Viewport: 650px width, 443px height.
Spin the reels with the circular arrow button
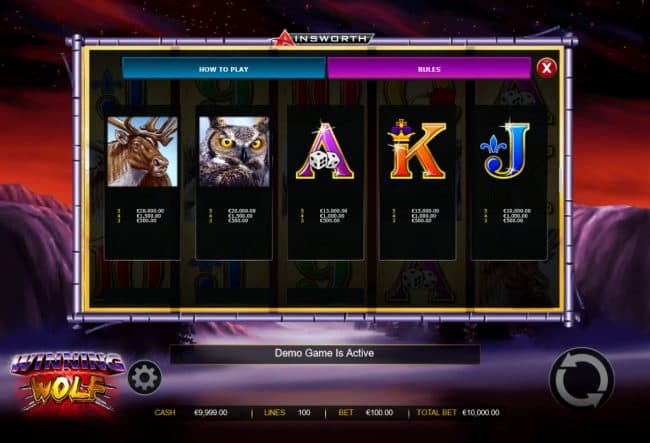(581, 379)
